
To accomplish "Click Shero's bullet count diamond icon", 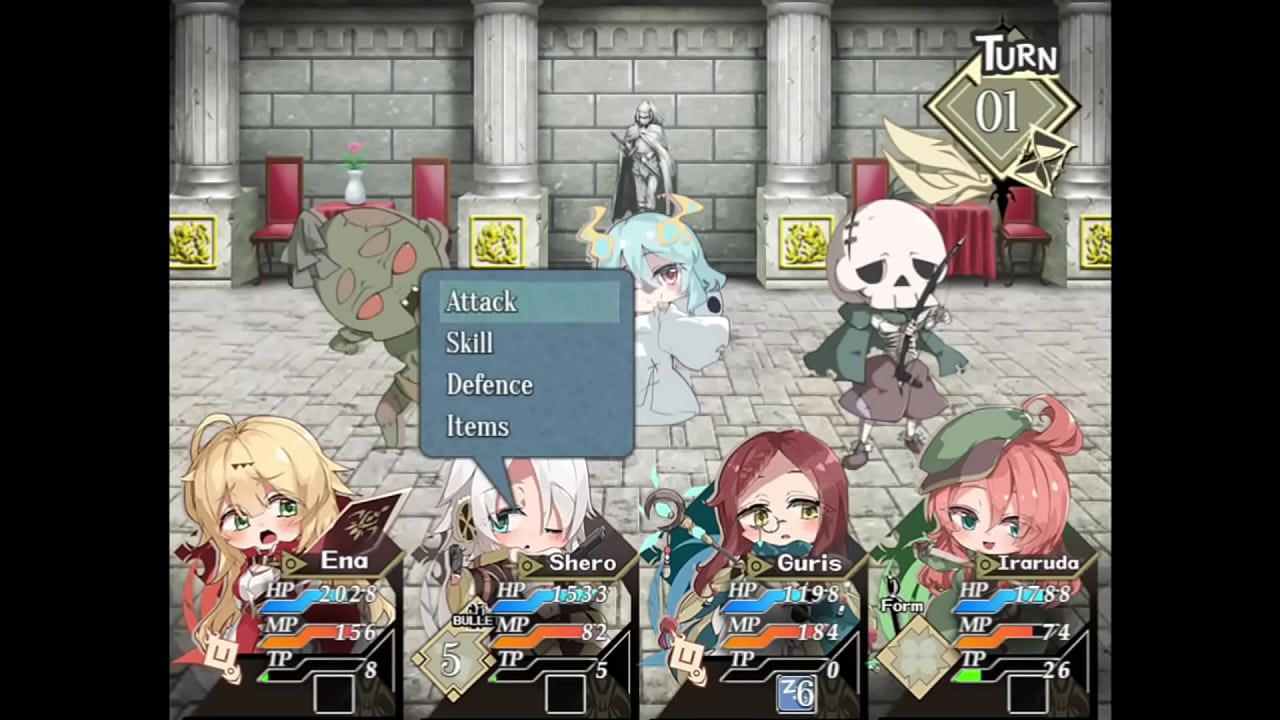I will (x=452, y=661).
